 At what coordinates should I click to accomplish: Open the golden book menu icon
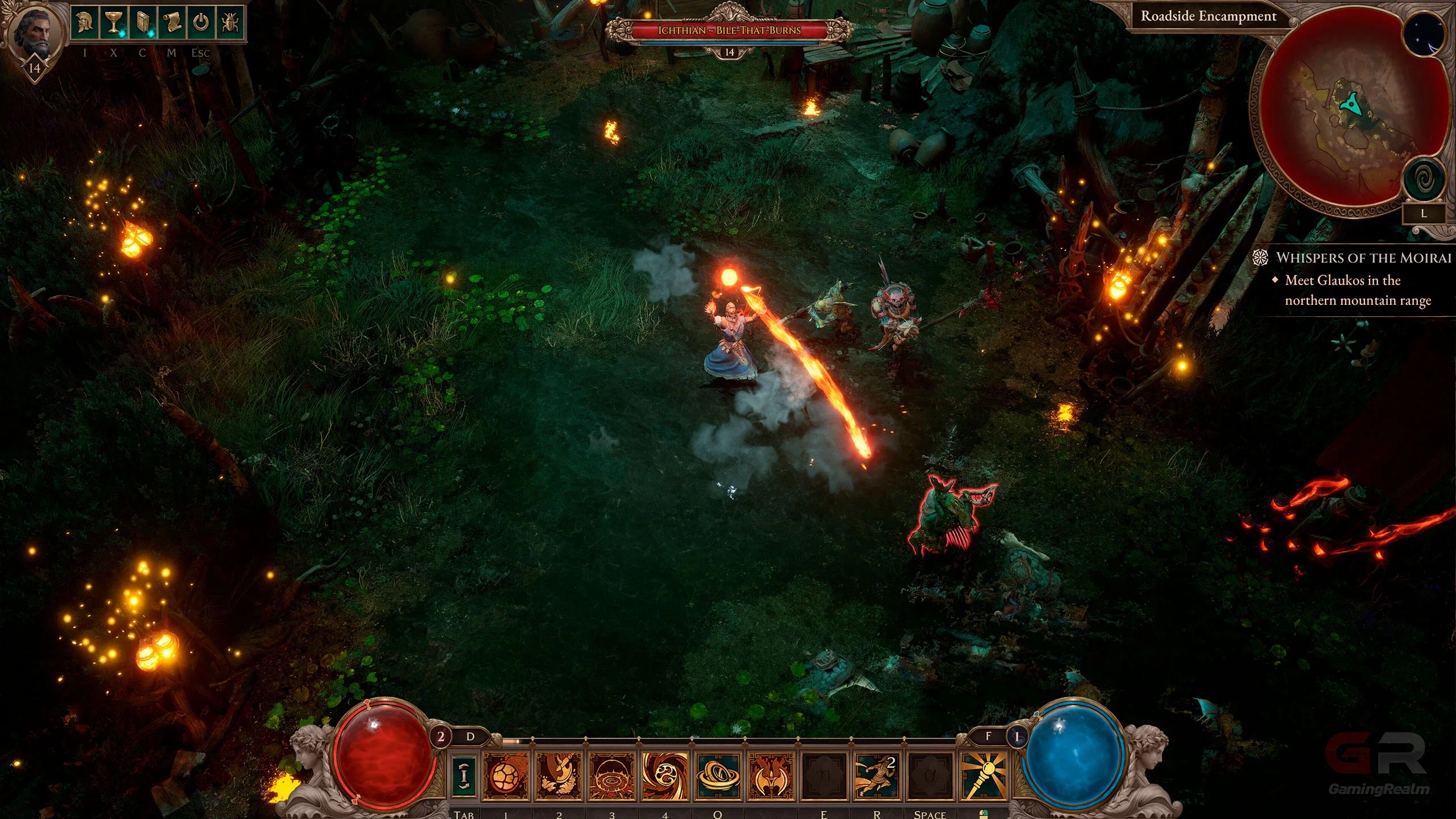pos(142,23)
